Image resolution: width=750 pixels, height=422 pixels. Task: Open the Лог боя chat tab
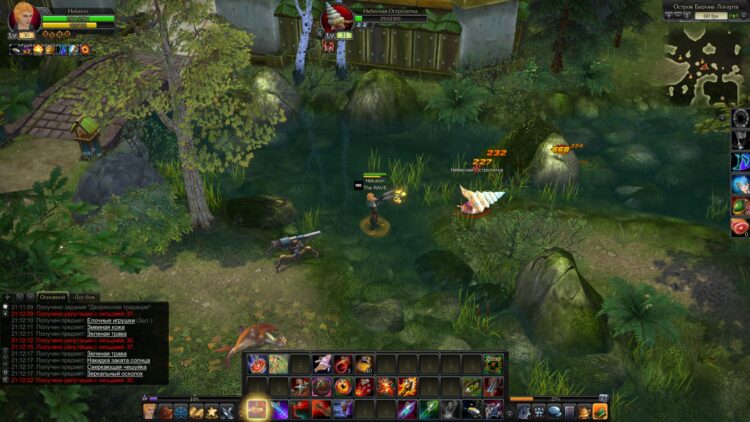(86, 297)
